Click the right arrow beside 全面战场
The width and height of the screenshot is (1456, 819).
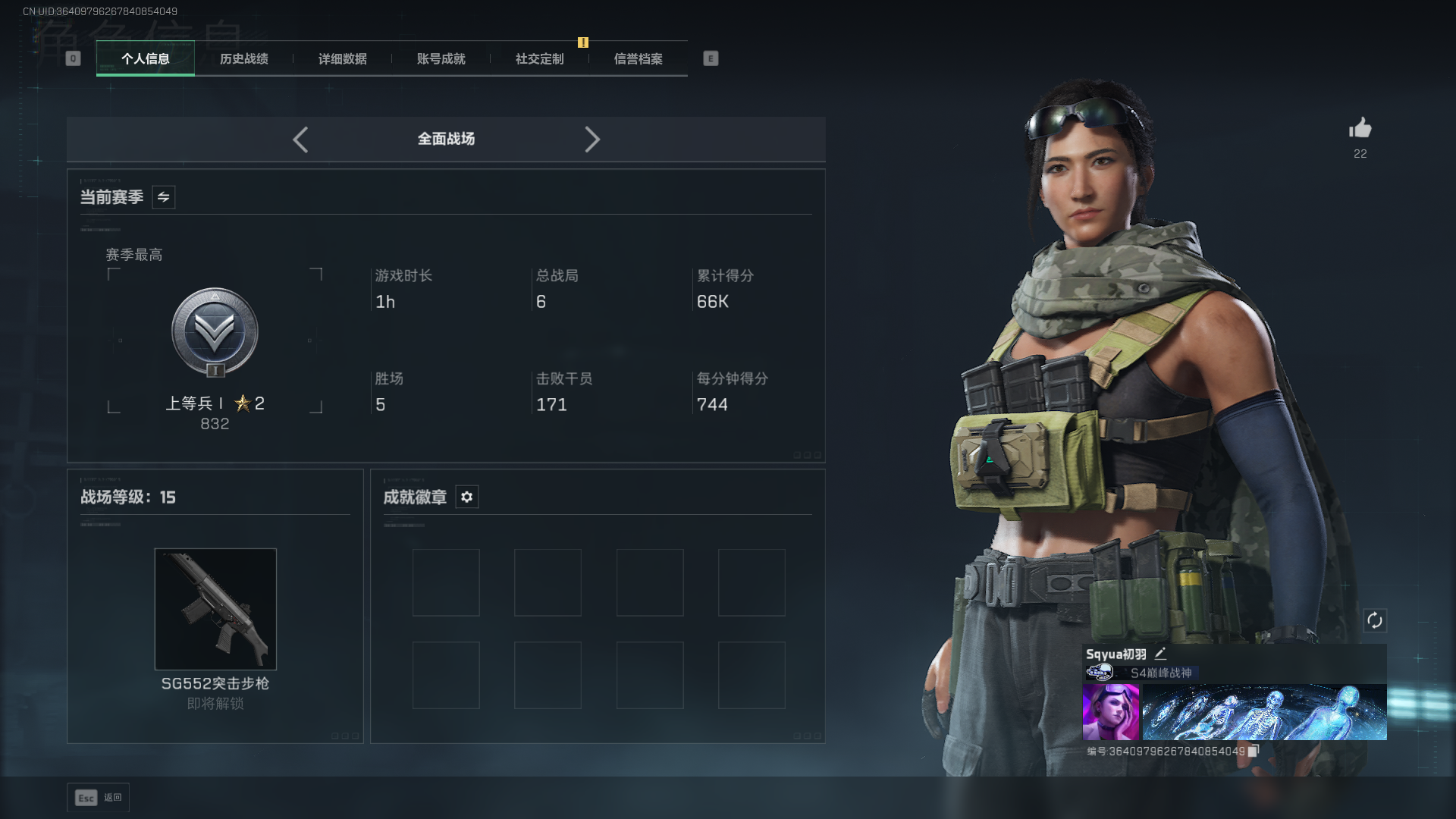[592, 140]
